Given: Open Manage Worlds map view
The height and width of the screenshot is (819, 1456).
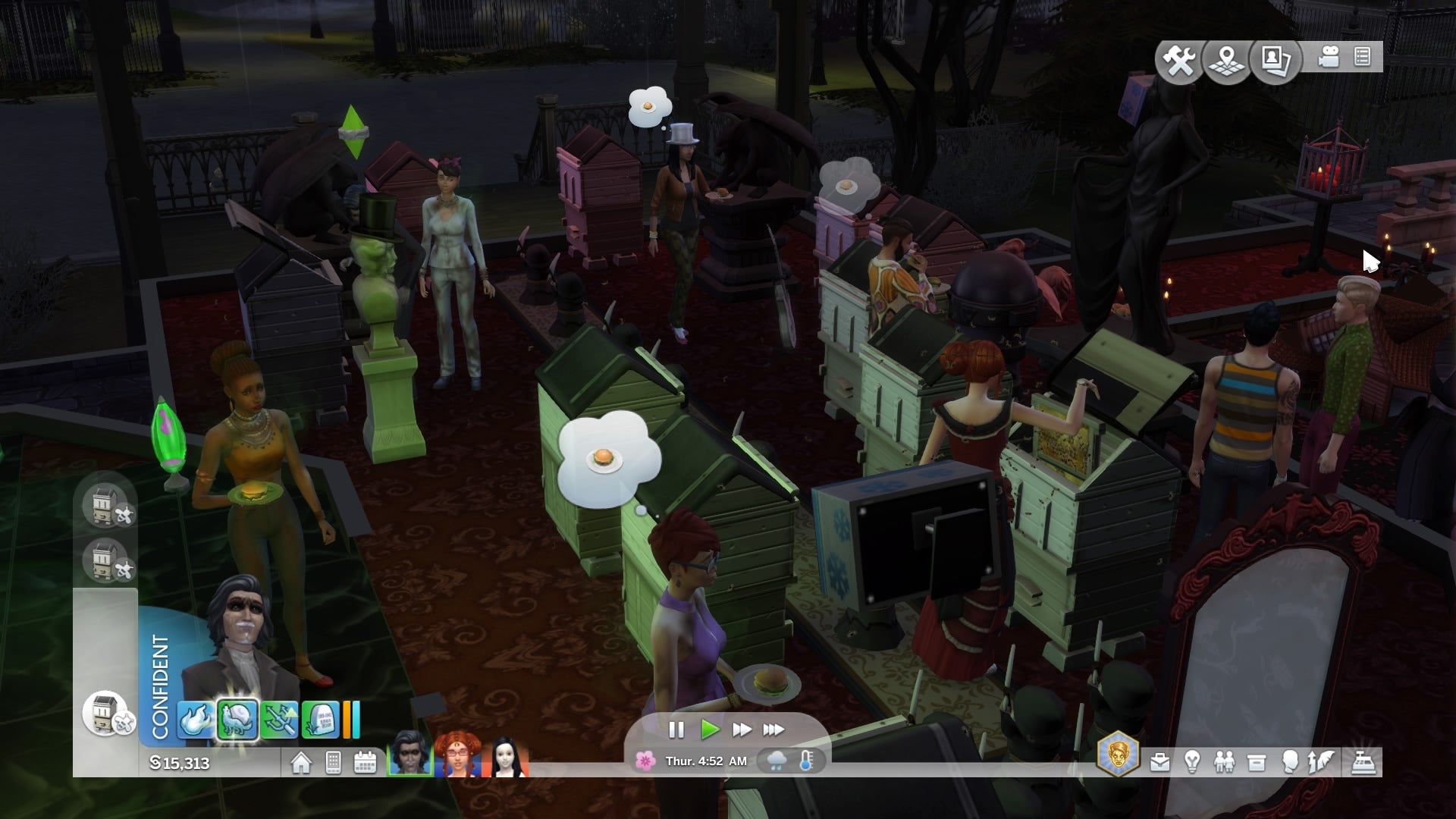Looking at the screenshot, I should [1227, 60].
